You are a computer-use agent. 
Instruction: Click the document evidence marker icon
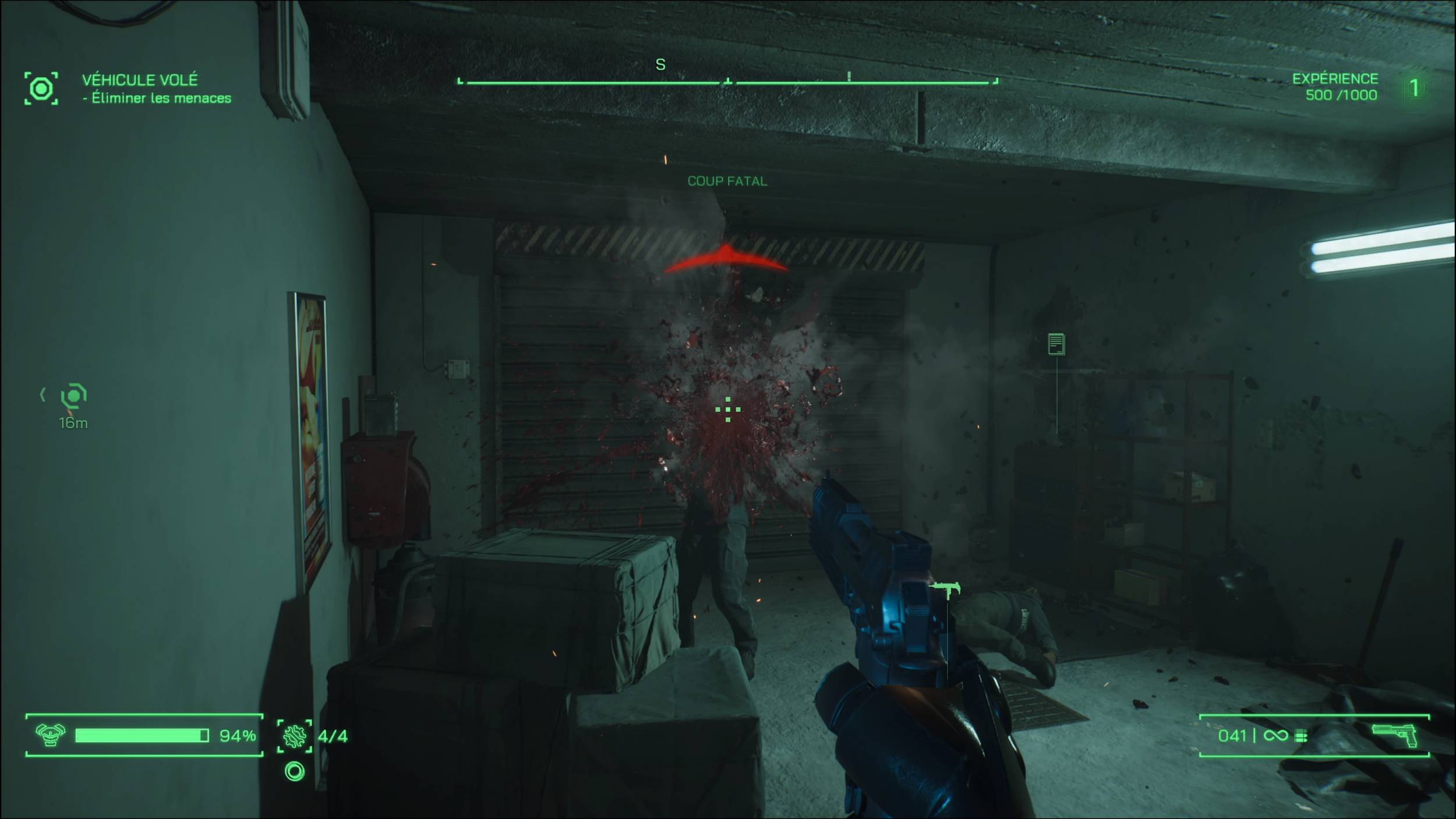(1056, 344)
